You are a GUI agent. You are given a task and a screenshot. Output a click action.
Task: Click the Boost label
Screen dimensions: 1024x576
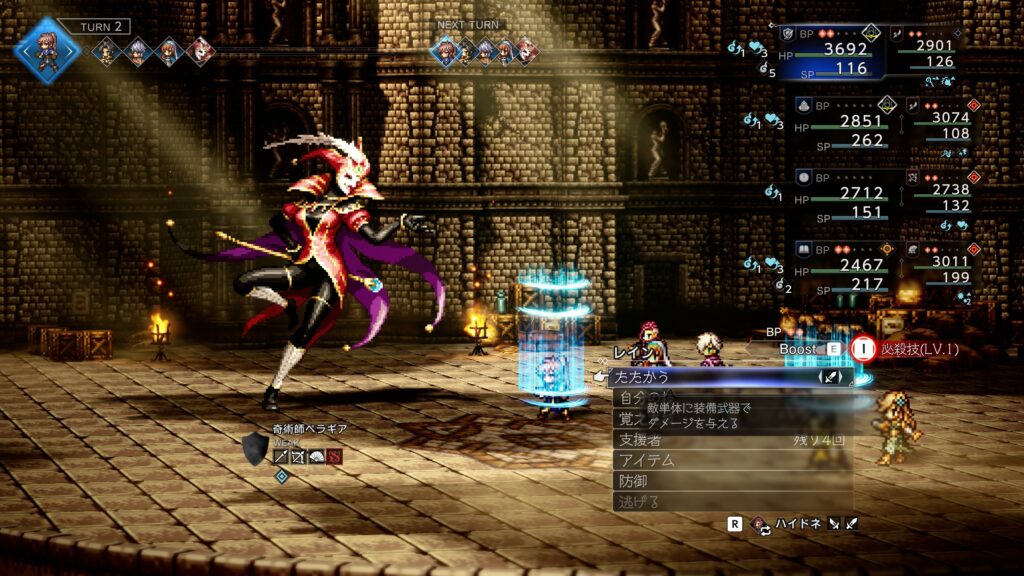pyautogui.click(x=800, y=349)
